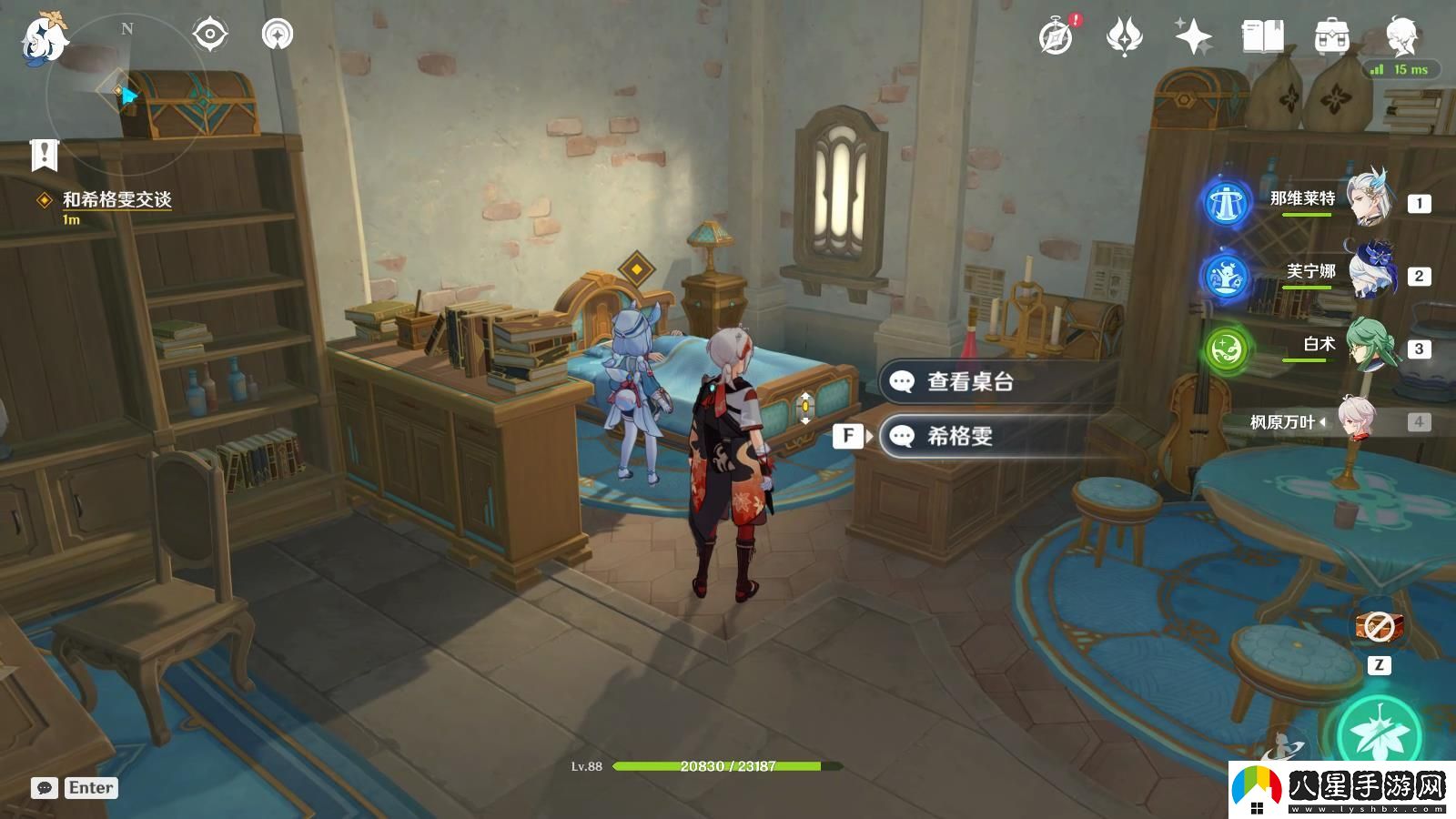Viewport: 1456px width, 819px height.
Task: Open the Paimon menu icon
Action: point(43,38)
